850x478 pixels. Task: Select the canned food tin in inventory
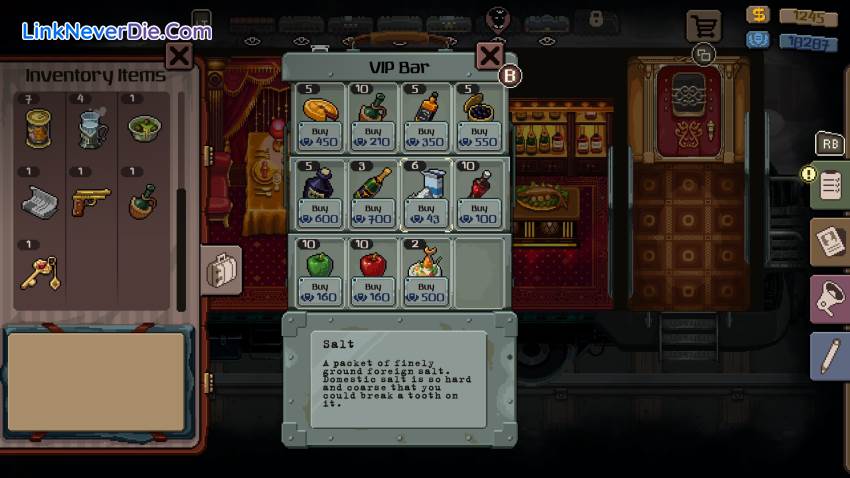(x=40, y=128)
